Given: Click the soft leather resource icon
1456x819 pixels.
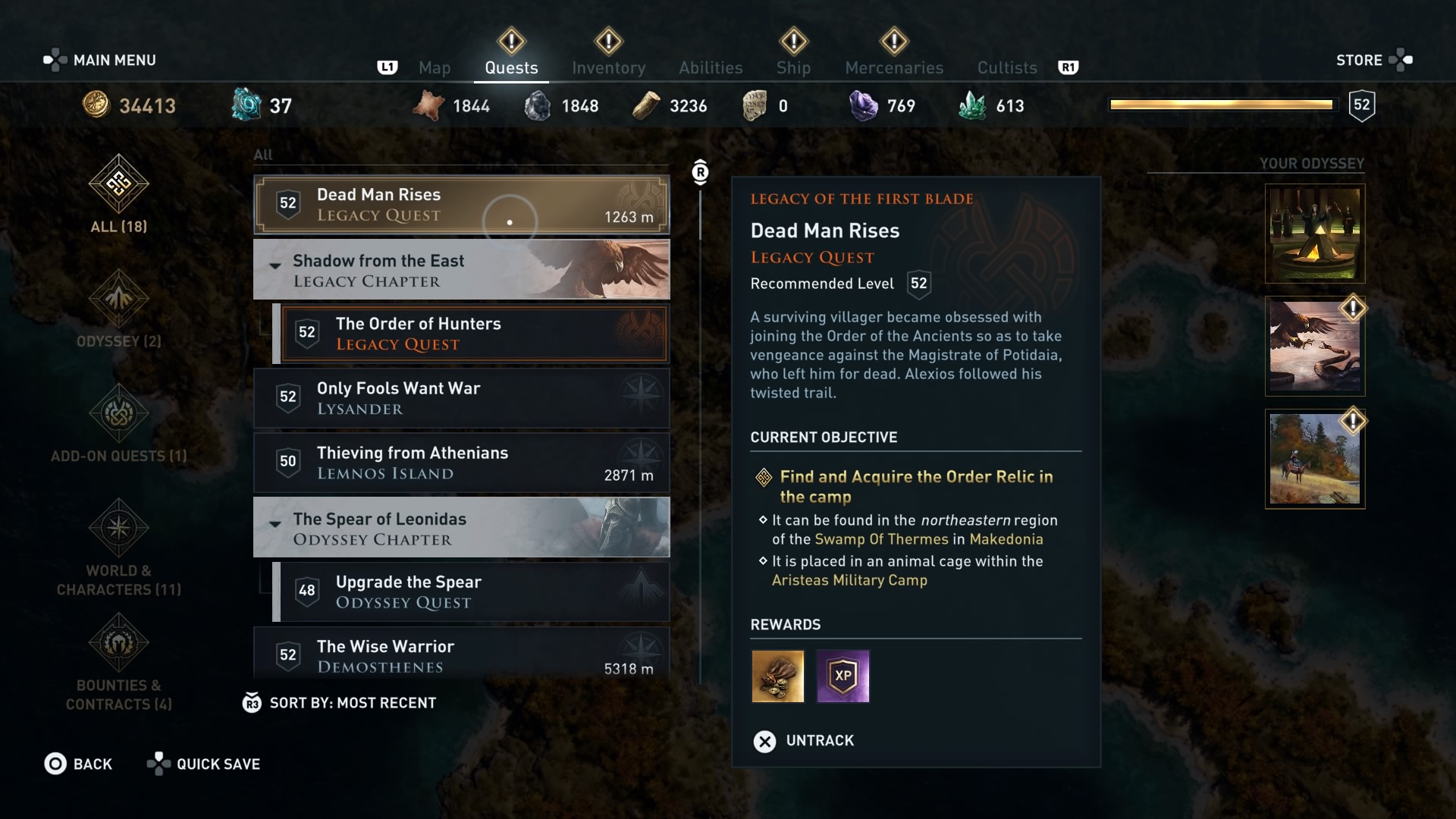Looking at the screenshot, I should point(430,105).
